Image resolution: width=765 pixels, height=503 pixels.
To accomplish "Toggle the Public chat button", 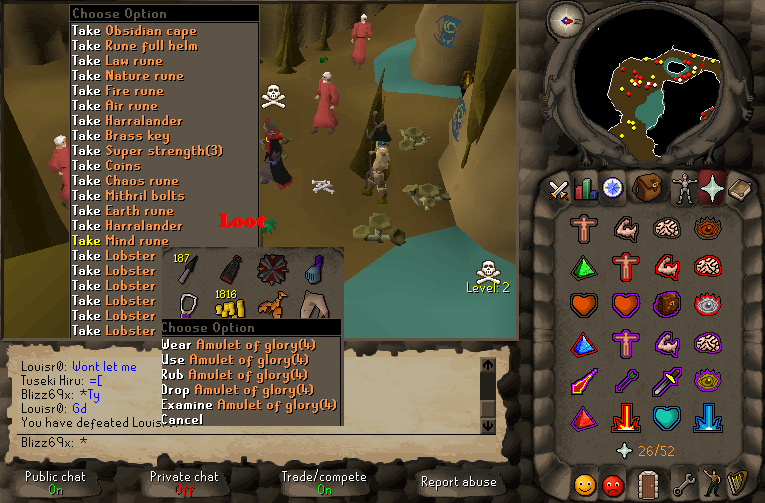I will (x=56, y=482).
